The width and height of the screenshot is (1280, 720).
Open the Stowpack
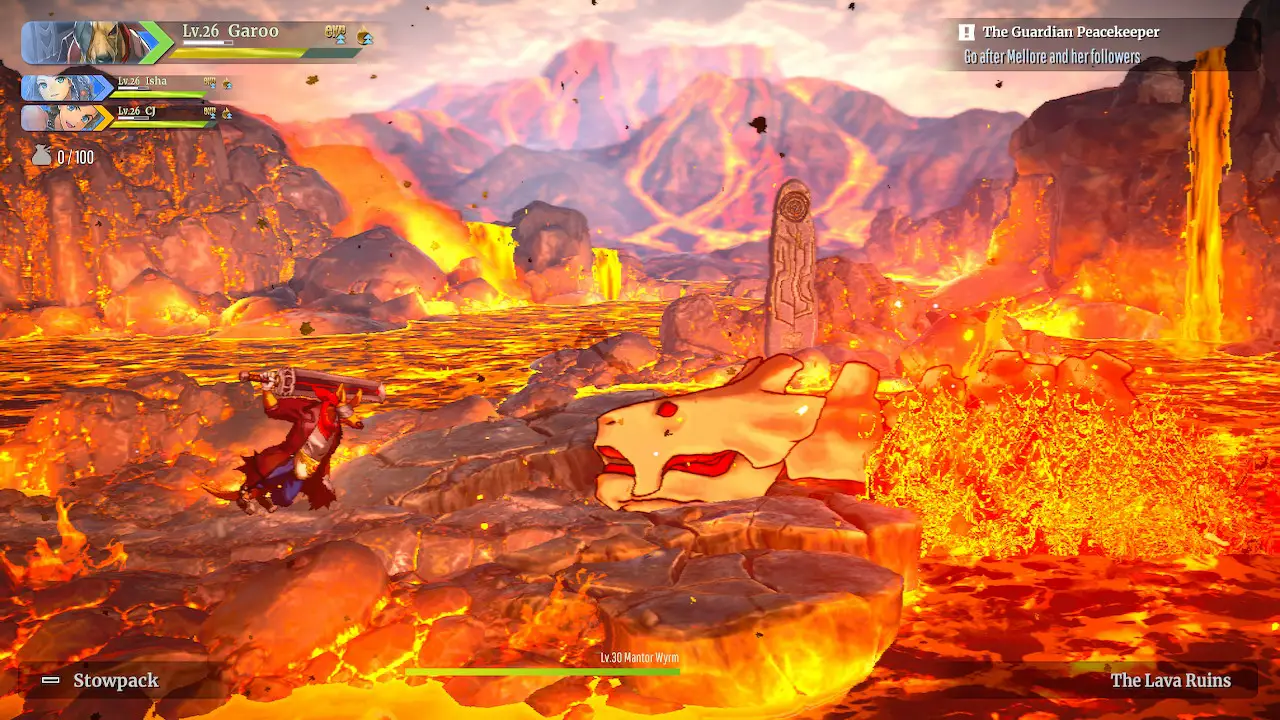tap(115, 681)
